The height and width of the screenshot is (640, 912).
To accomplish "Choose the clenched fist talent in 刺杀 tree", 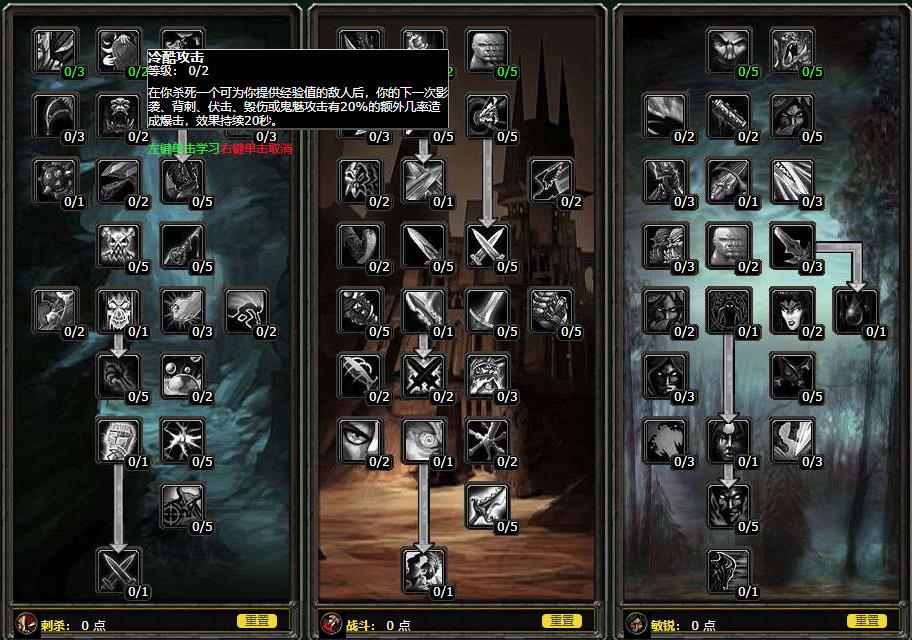I will (119, 440).
